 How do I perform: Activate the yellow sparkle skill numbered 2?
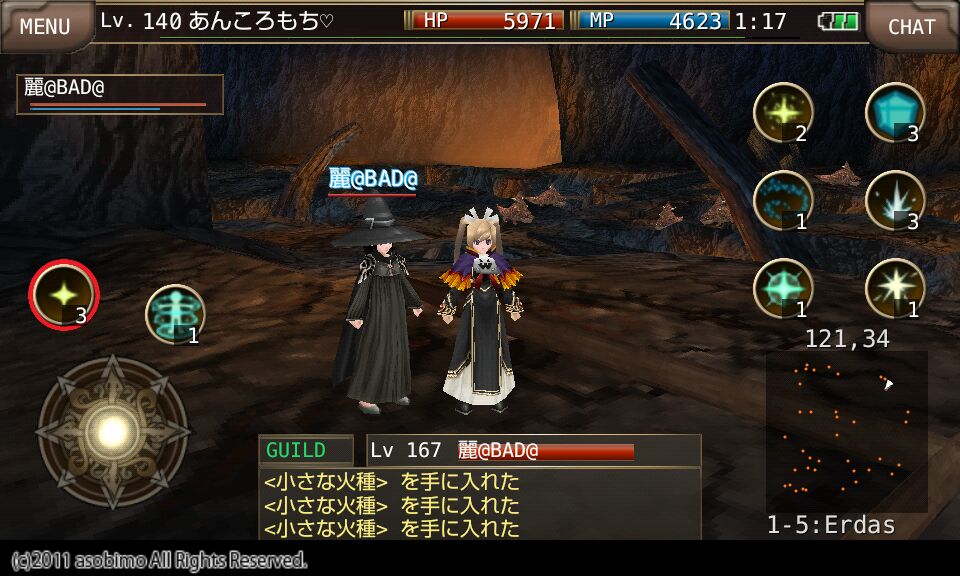pos(782,112)
